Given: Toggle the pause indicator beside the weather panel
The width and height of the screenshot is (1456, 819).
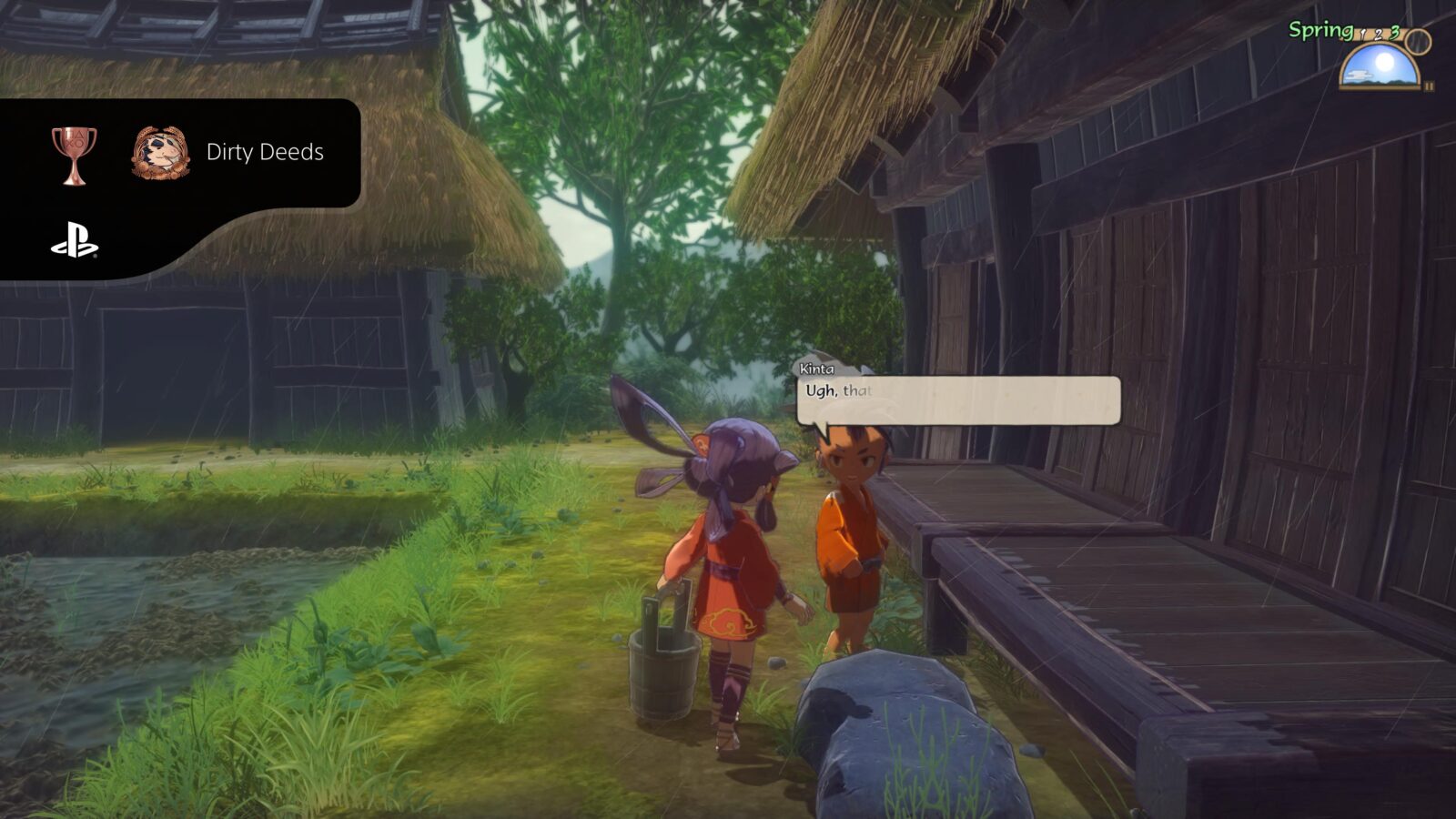Looking at the screenshot, I should pyautogui.click(x=1431, y=85).
